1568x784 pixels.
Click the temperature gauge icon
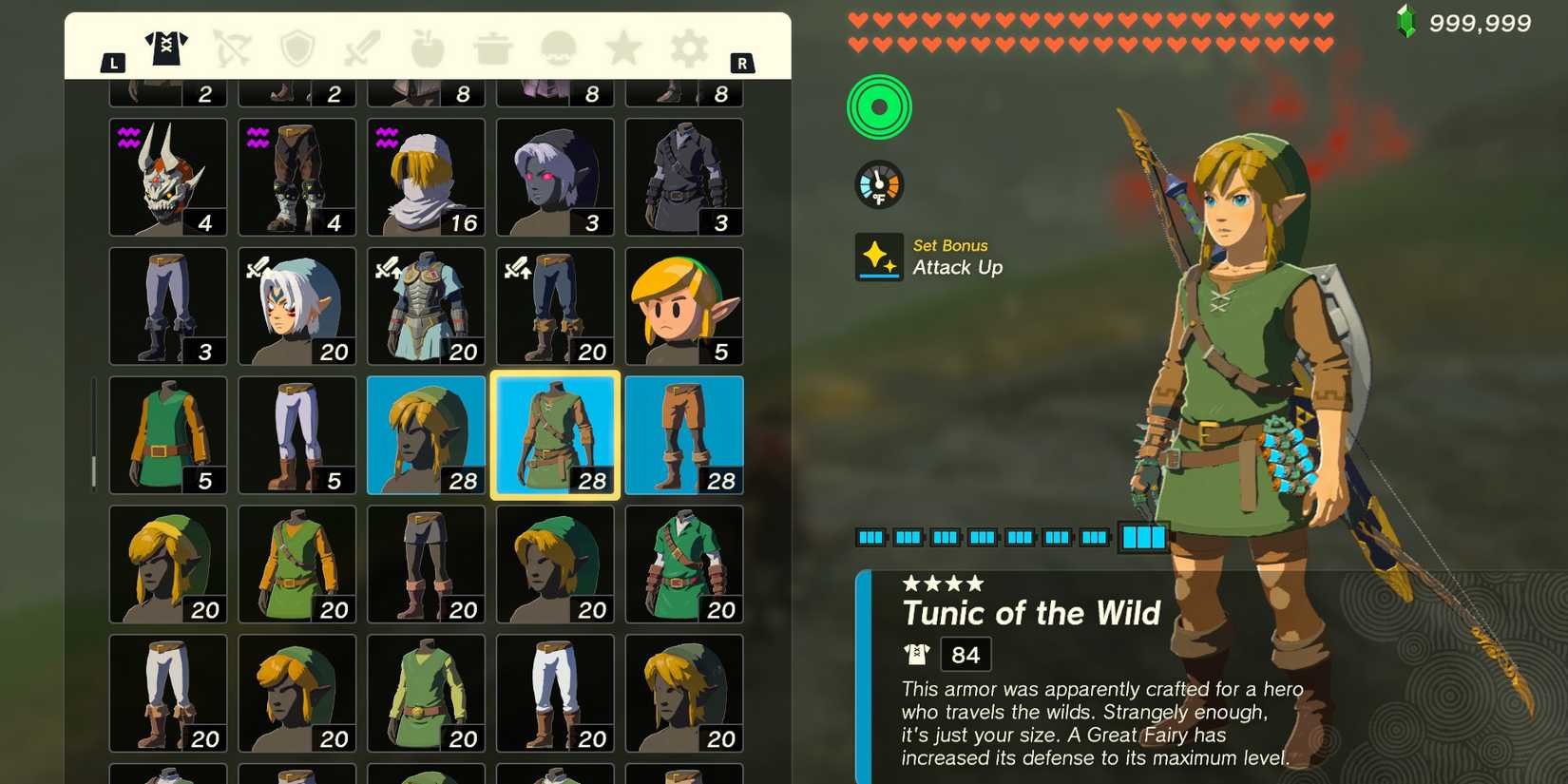click(879, 183)
